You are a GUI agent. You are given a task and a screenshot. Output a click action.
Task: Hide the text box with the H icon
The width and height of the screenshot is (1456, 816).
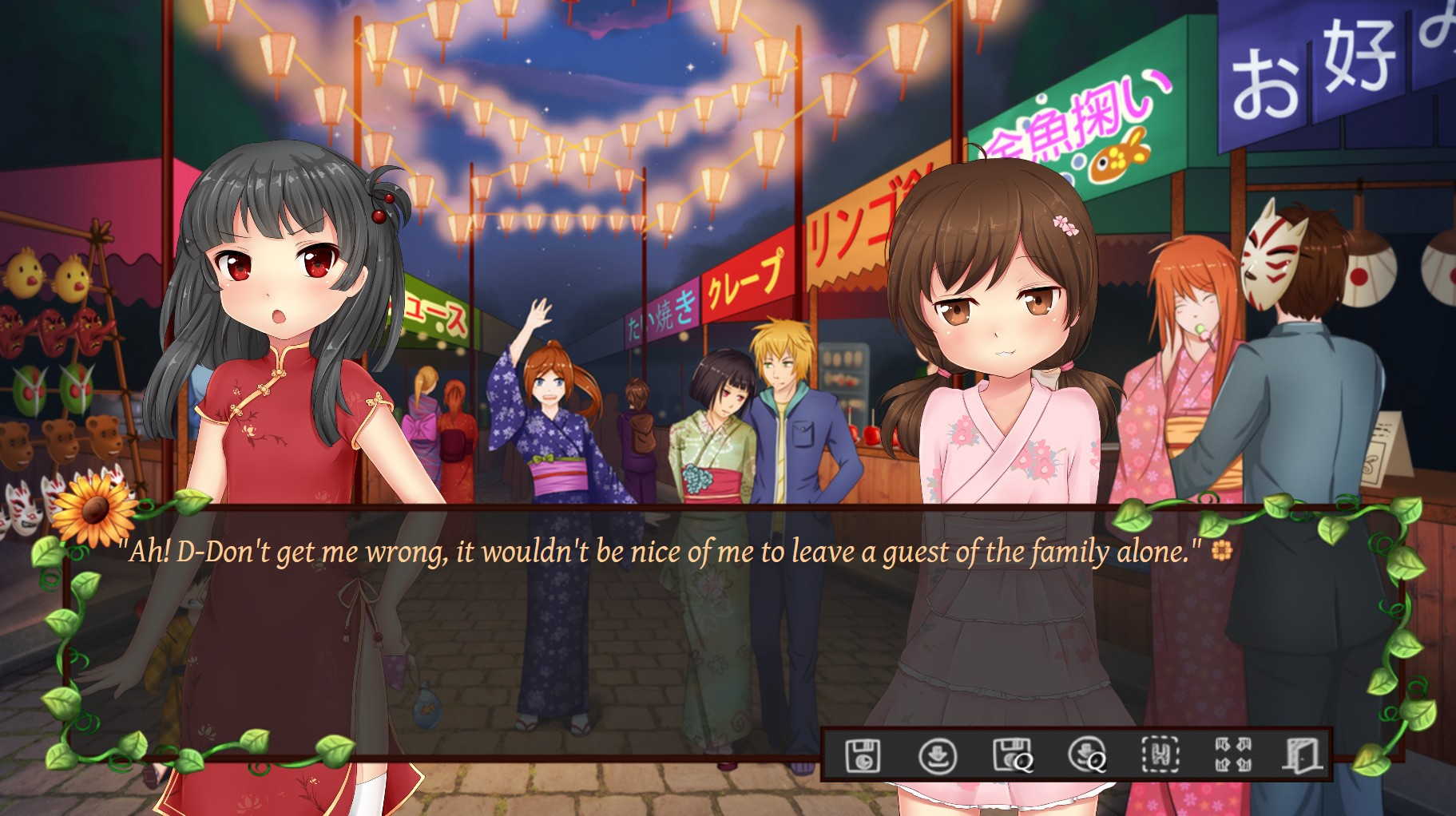tap(1160, 755)
